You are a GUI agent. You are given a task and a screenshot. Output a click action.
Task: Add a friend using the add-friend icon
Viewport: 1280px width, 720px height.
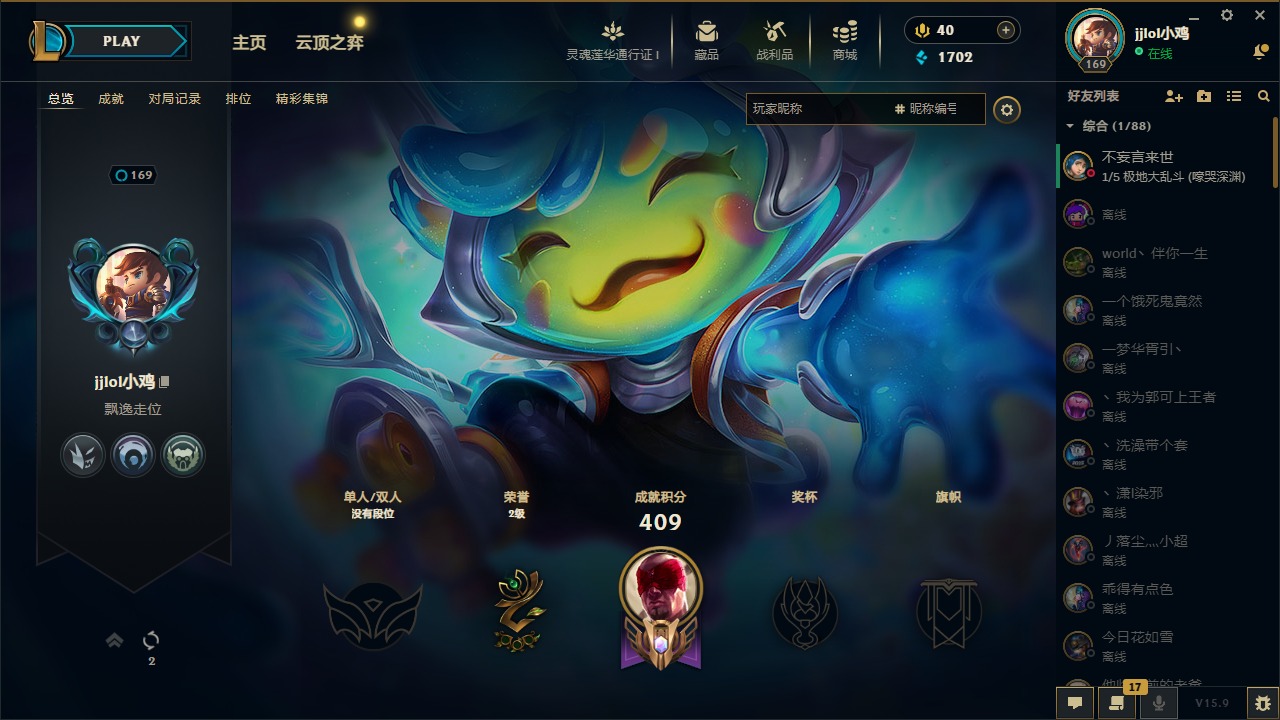tap(1174, 96)
